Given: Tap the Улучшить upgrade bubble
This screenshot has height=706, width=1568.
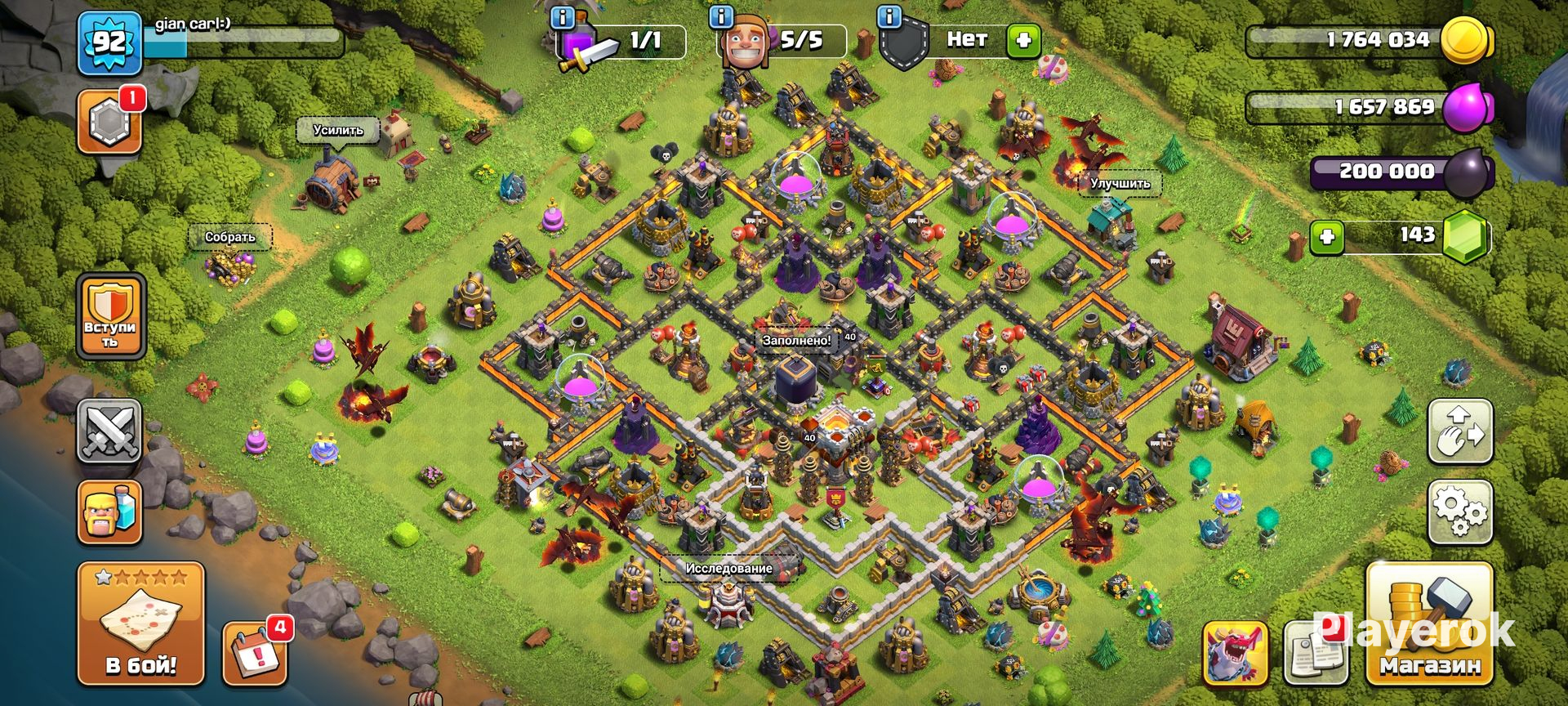Looking at the screenshot, I should pyautogui.click(x=1120, y=183).
